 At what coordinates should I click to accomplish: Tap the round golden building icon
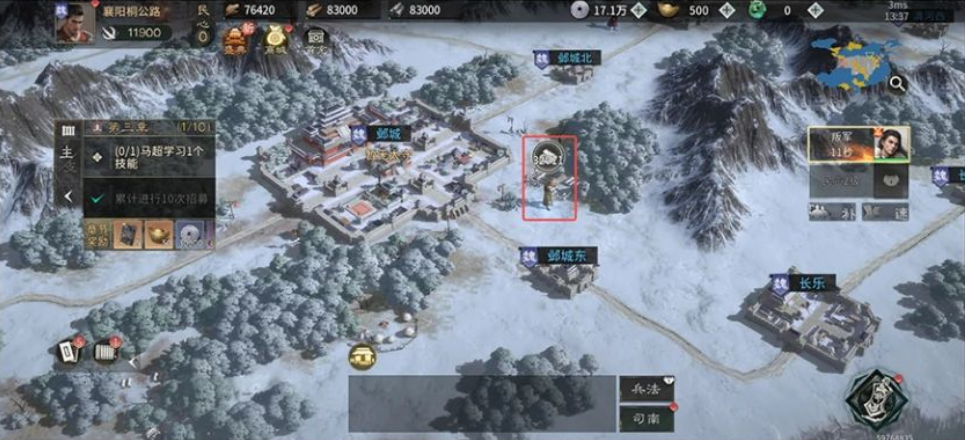click(361, 355)
